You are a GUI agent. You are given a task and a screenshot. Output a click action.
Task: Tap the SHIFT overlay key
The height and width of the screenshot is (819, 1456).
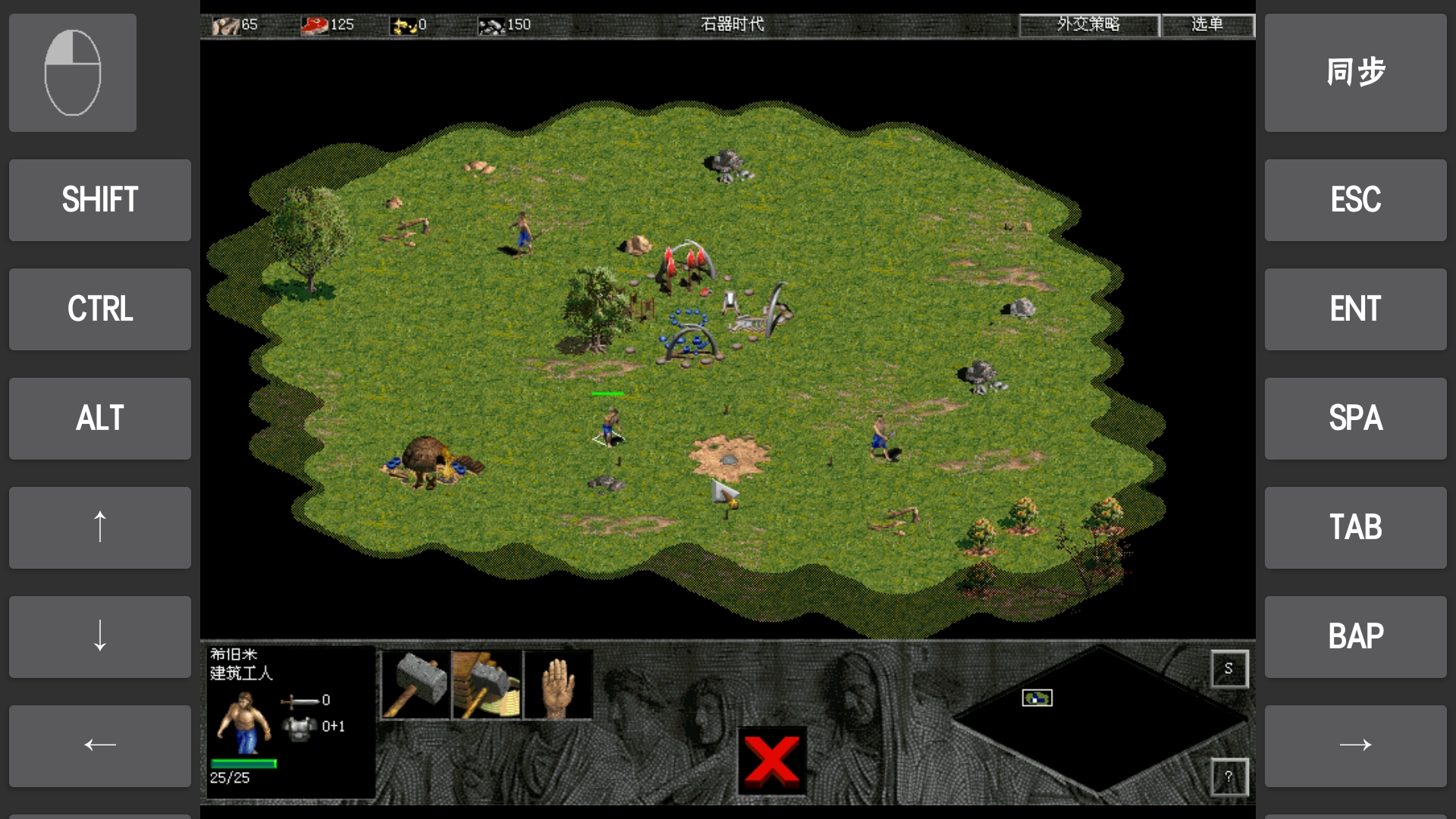(x=100, y=200)
